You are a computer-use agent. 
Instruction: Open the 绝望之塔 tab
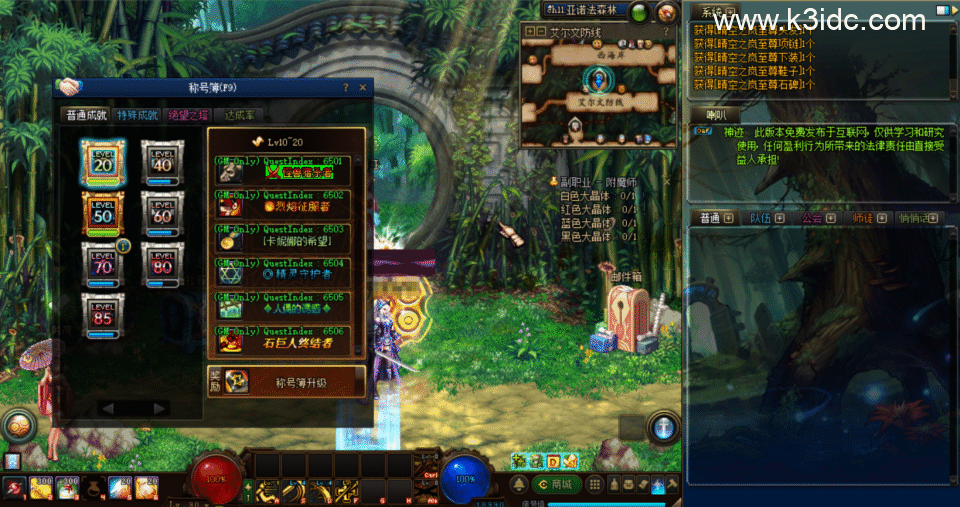188,115
